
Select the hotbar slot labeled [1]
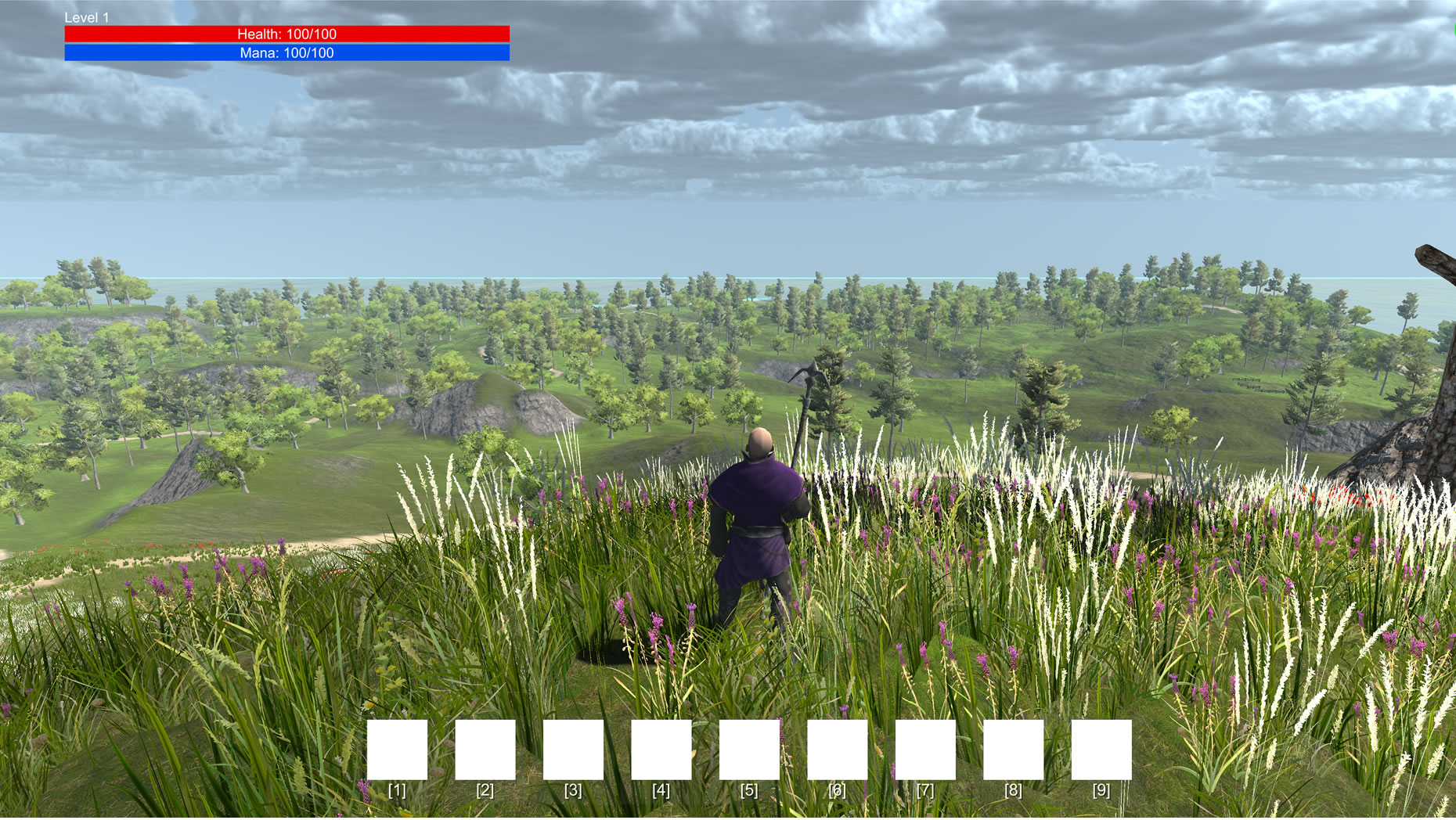[397, 750]
